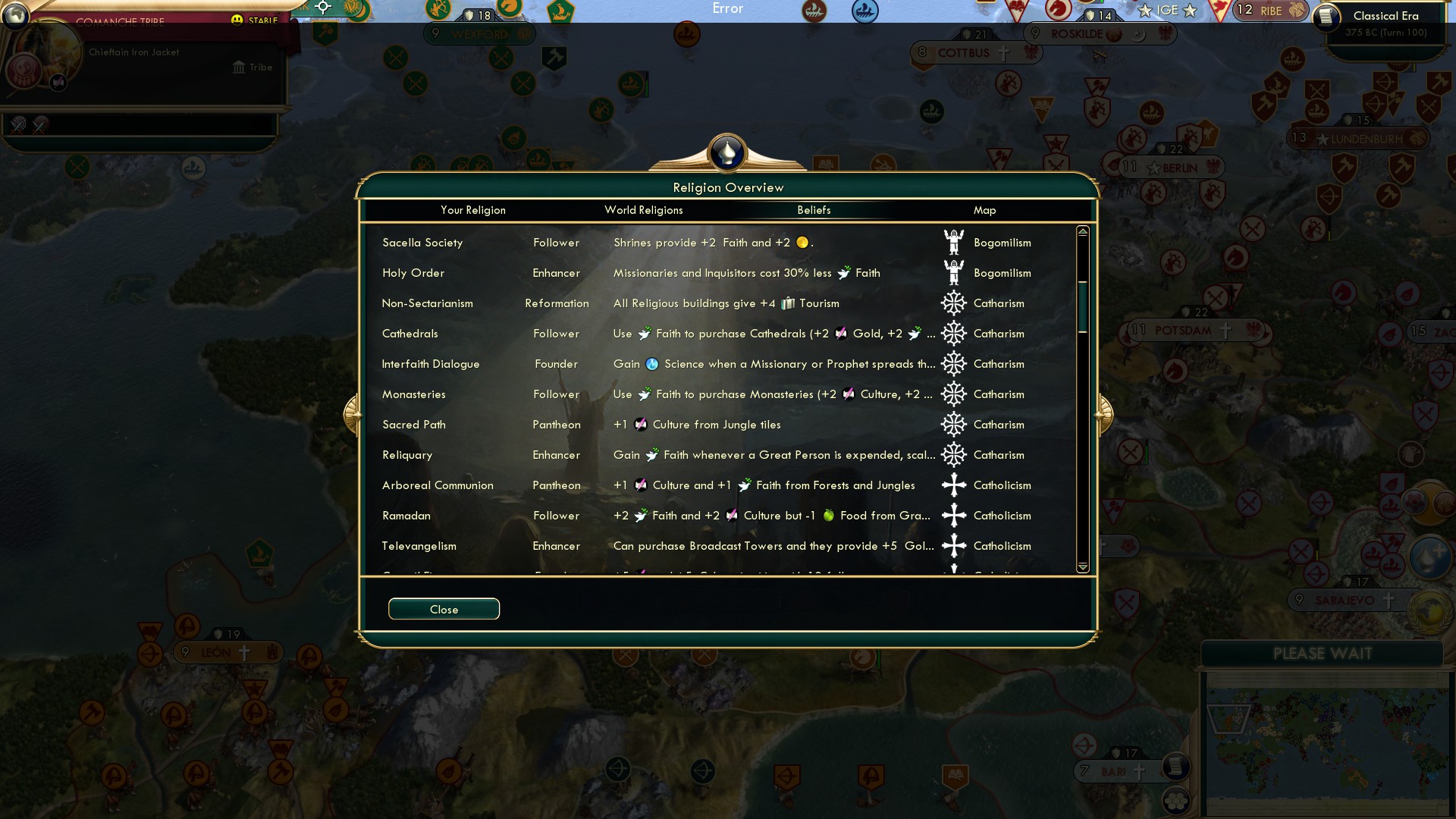This screenshot has width=1456, height=819.
Task: Switch to the World Religions tab
Action: 643,210
